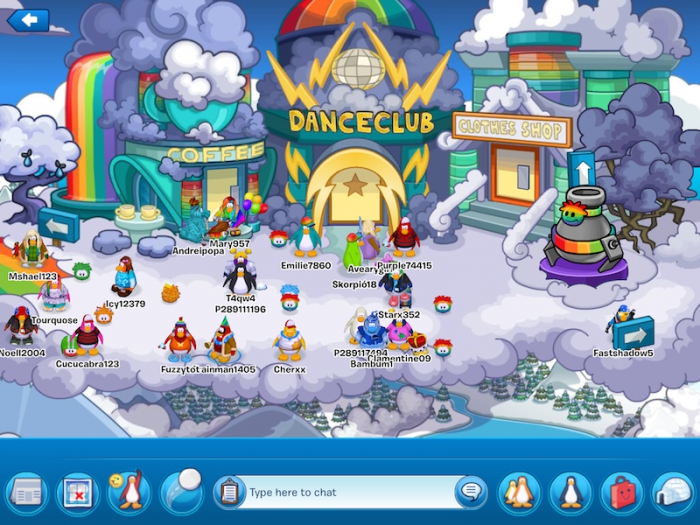This screenshot has height=525, width=700.
Task: Open the penguin emotes and actions menu
Action: (x=130, y=492)
